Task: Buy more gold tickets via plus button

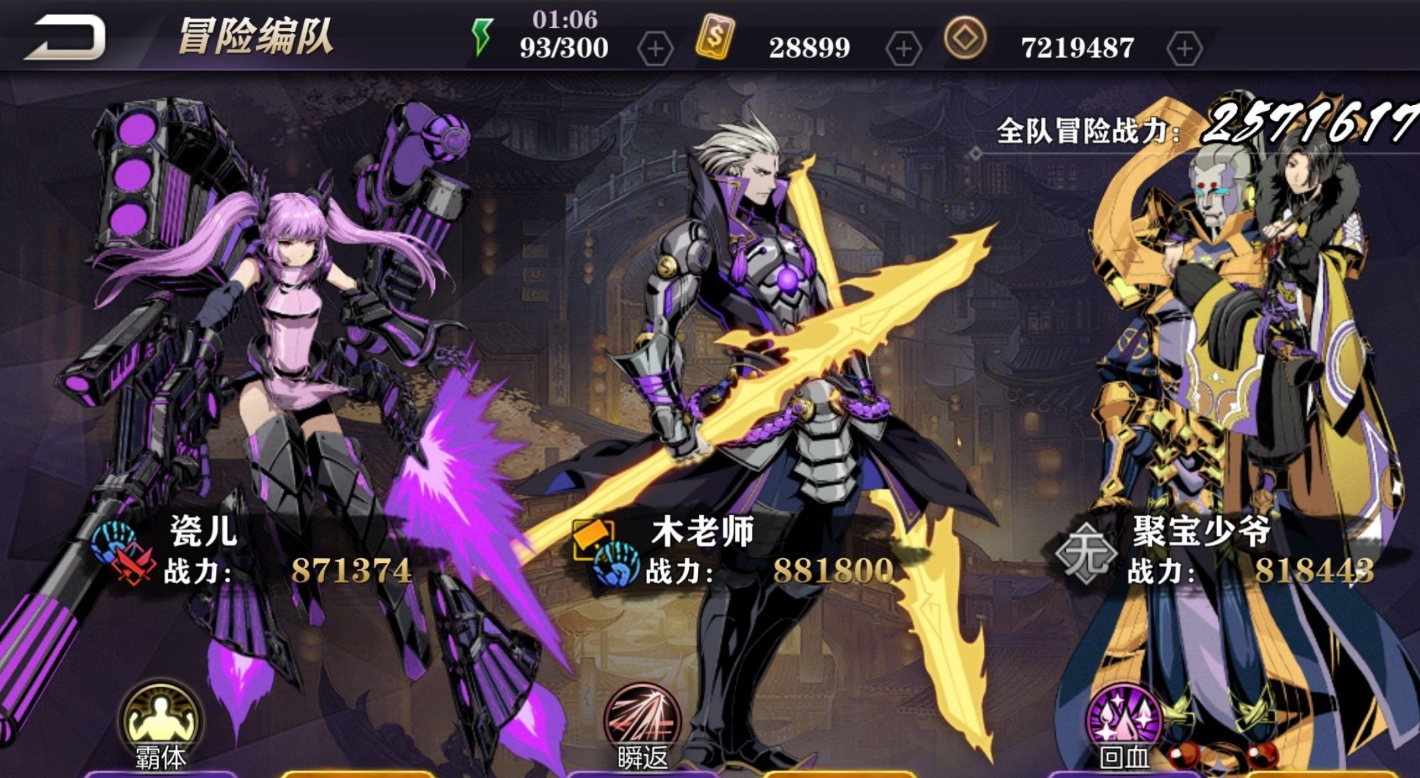Action: 903,48
